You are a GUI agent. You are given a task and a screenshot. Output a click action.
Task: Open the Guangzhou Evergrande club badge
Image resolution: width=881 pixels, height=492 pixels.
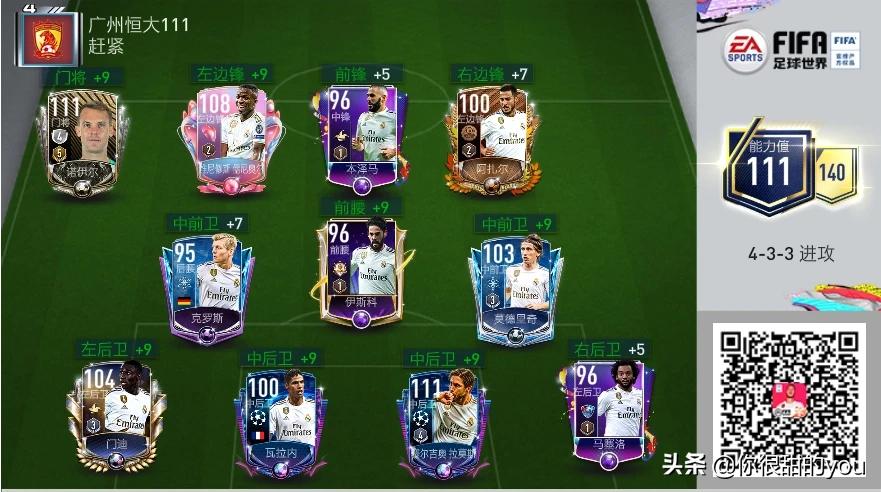(44, 38)
